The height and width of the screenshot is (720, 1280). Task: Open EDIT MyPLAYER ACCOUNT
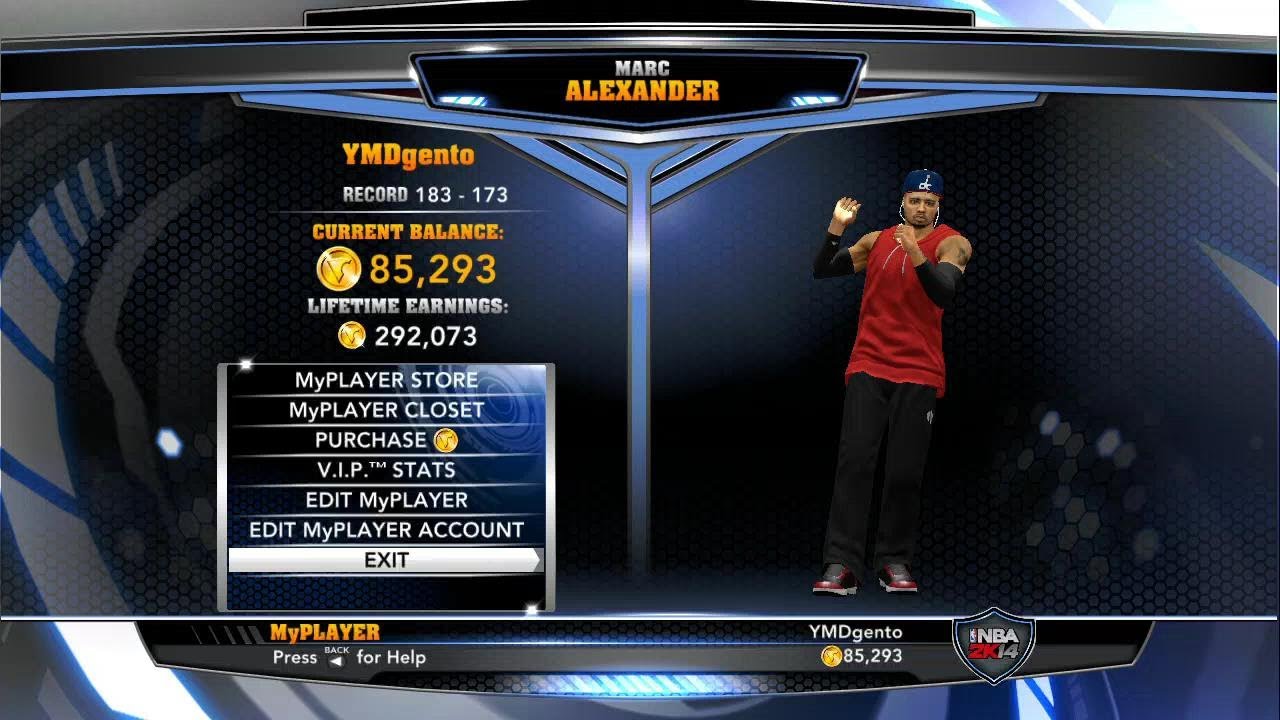tap(386, 530)
